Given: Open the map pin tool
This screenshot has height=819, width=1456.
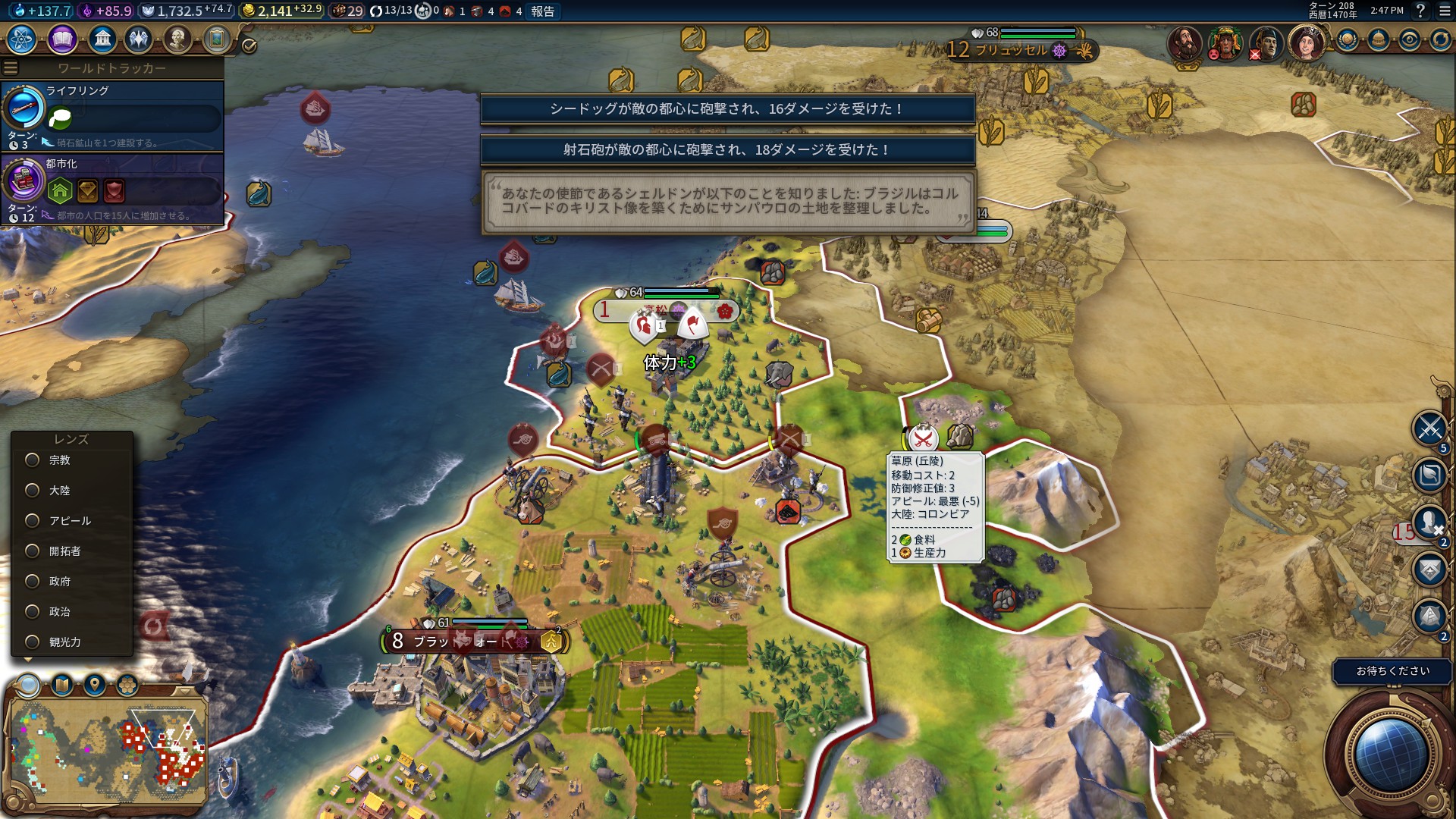Looking at the screenshot, I should pos(95,686).
